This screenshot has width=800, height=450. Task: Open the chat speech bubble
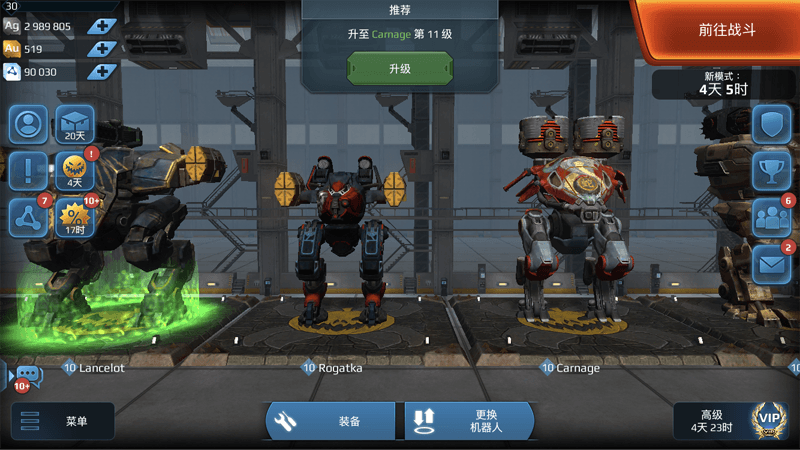coord(27,376)
